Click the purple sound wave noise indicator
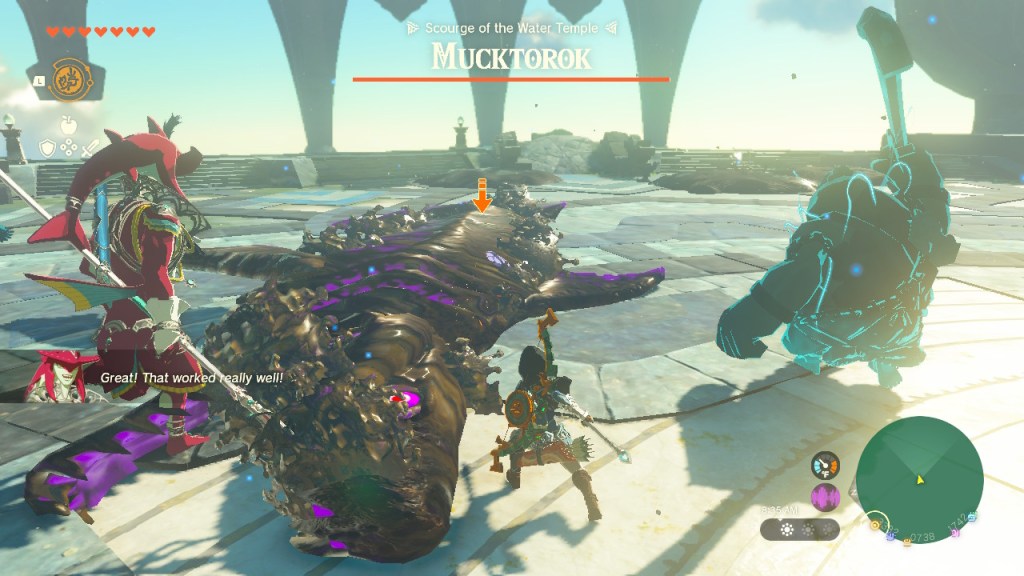Image resolution: width=1024 pixels, height=576 pixels. 825,497
